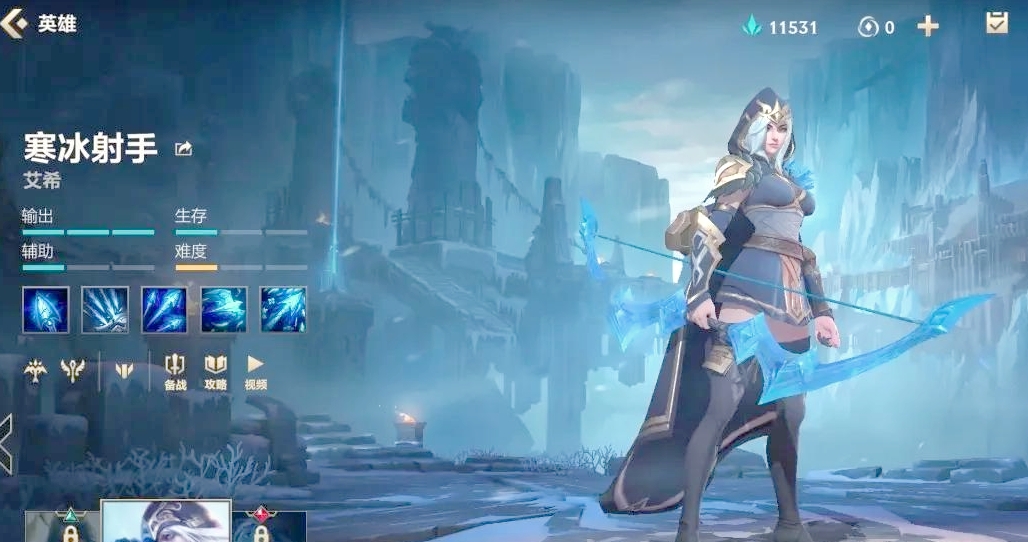
Task: Share the 寒冰射手 hero page
Action: (183, 149)
